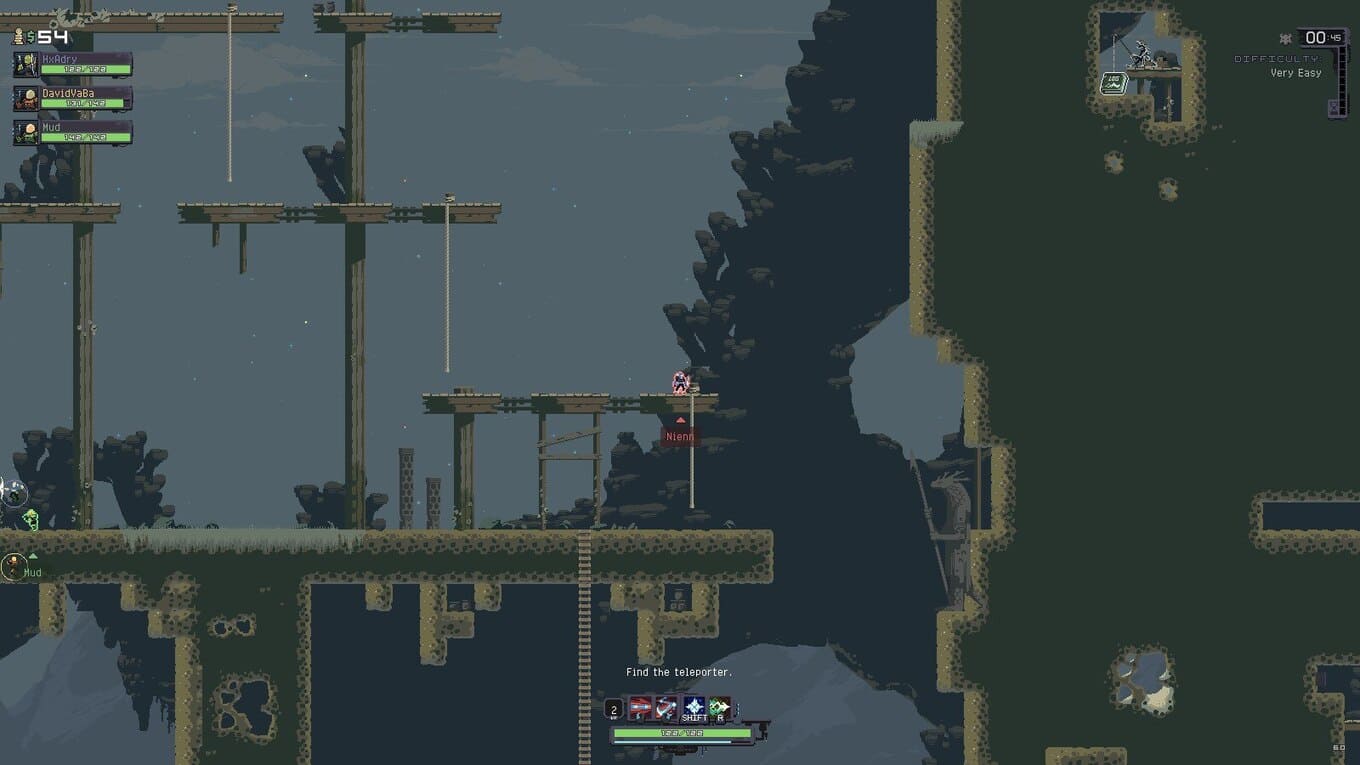Activate the red beam primary skill icon
This screenshot has width=1360, height=765.
click(641, 708)
